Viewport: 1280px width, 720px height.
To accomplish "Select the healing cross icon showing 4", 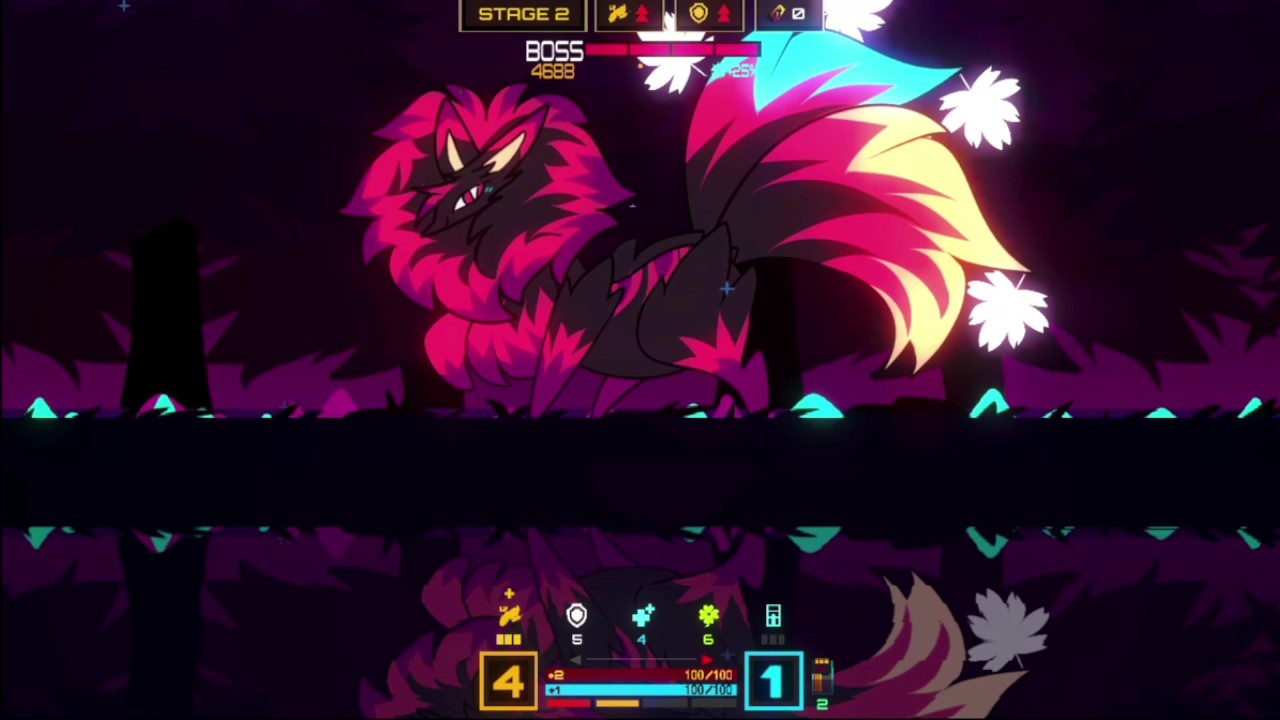I will [642, 616].
